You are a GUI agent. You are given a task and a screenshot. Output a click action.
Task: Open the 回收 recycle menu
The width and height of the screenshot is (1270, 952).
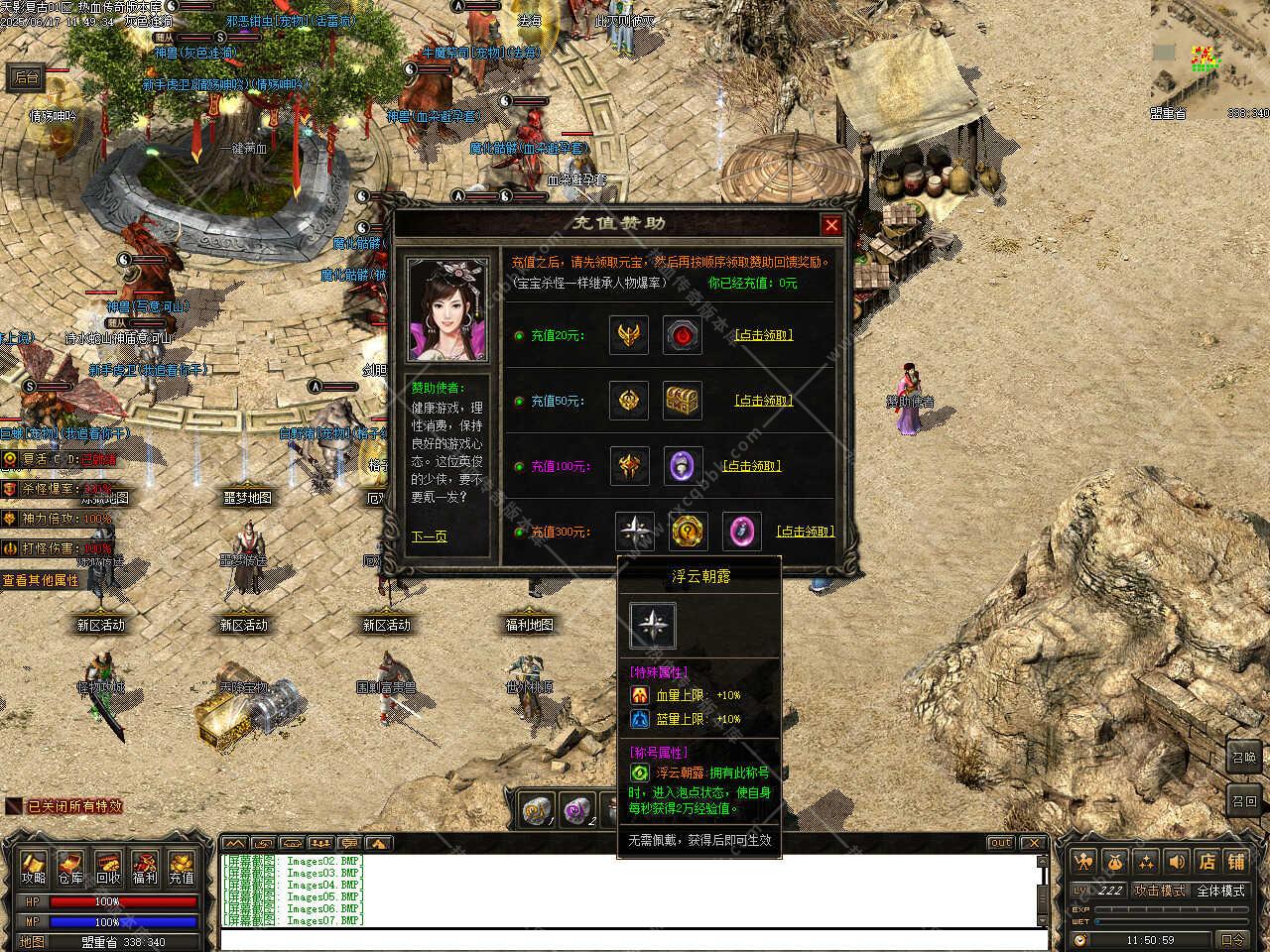(x=107, y=868)
